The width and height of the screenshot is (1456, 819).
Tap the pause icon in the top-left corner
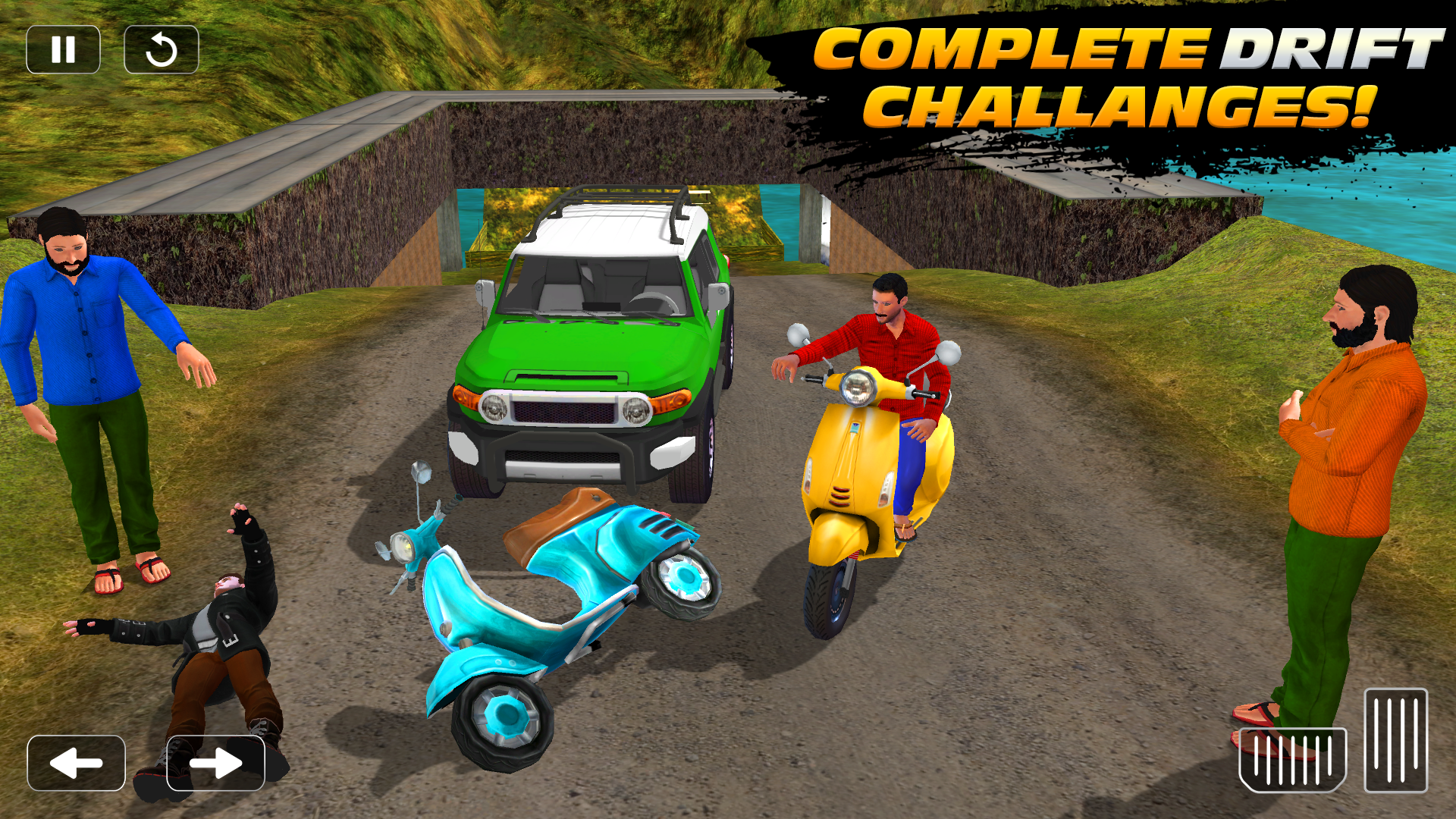64,49
